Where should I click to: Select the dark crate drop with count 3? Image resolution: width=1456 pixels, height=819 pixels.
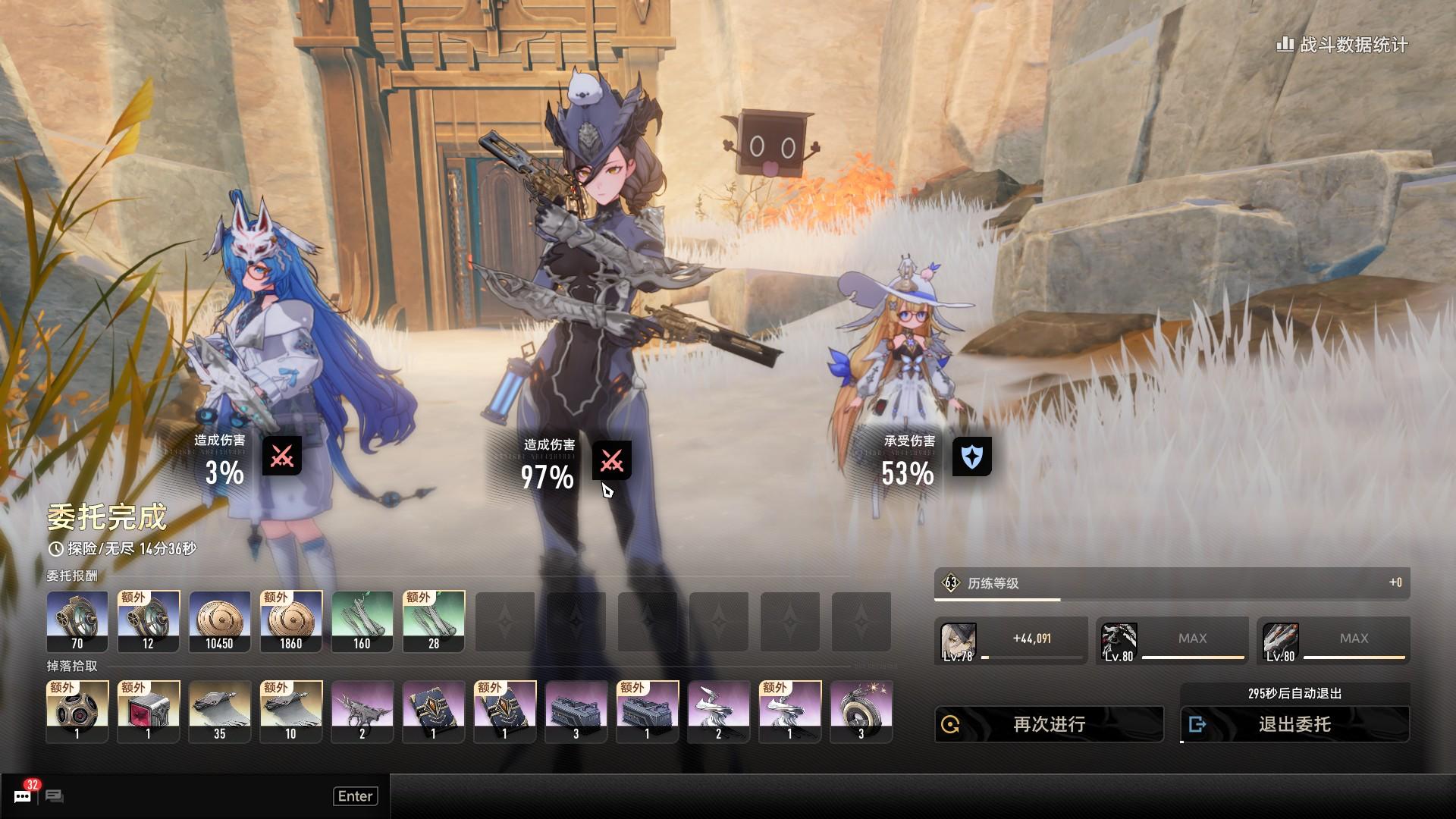[576, 711]
